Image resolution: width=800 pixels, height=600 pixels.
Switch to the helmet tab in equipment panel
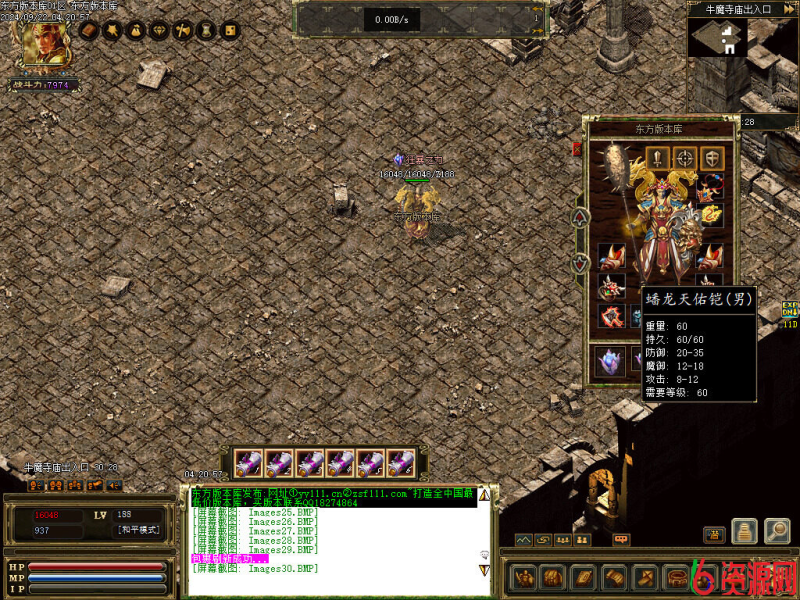tap(711, 158)
